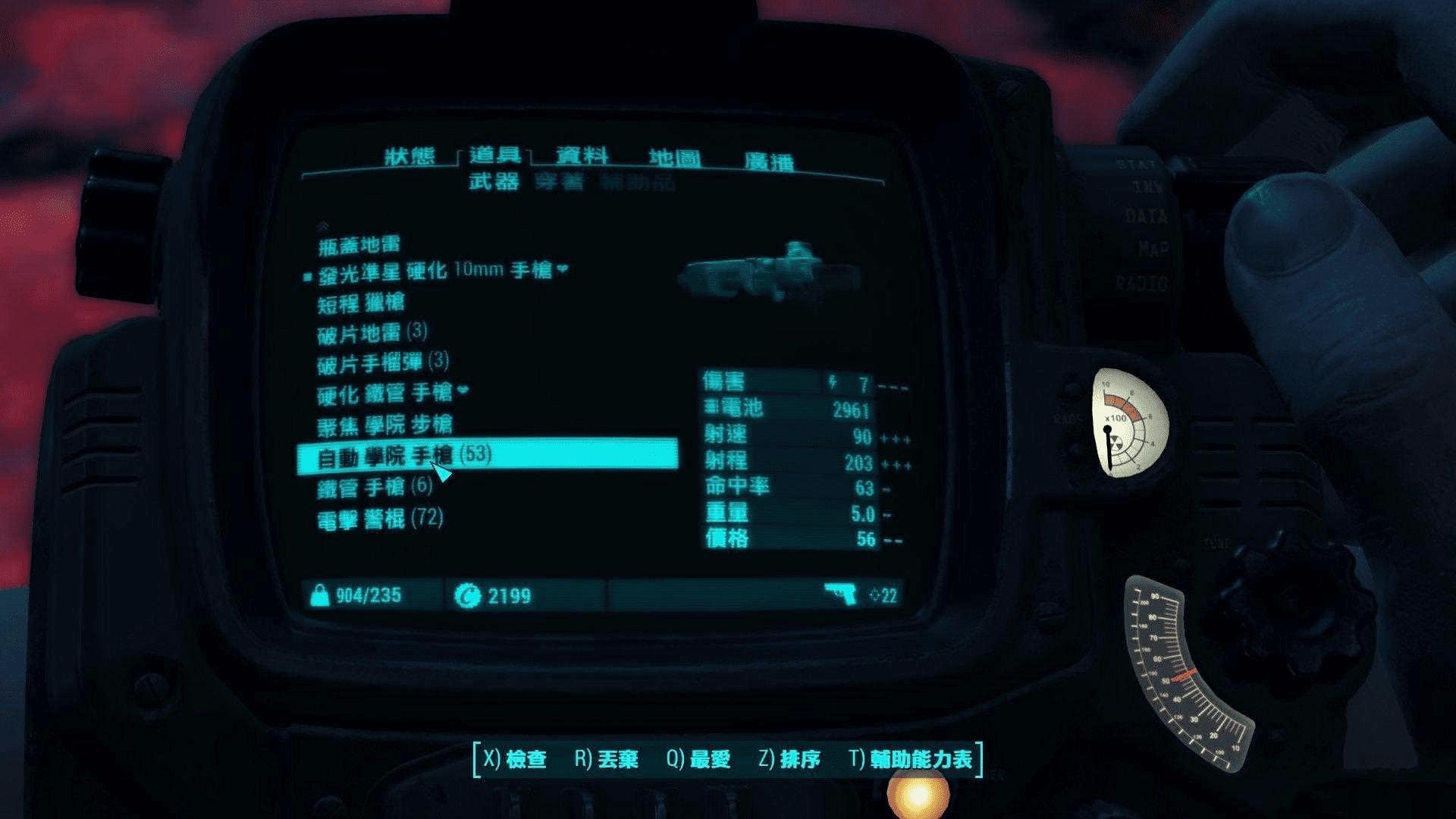Viewport: 1456px width, 819px height.
Task: Switch to the 地圖 tab
Action: point(675,158)
